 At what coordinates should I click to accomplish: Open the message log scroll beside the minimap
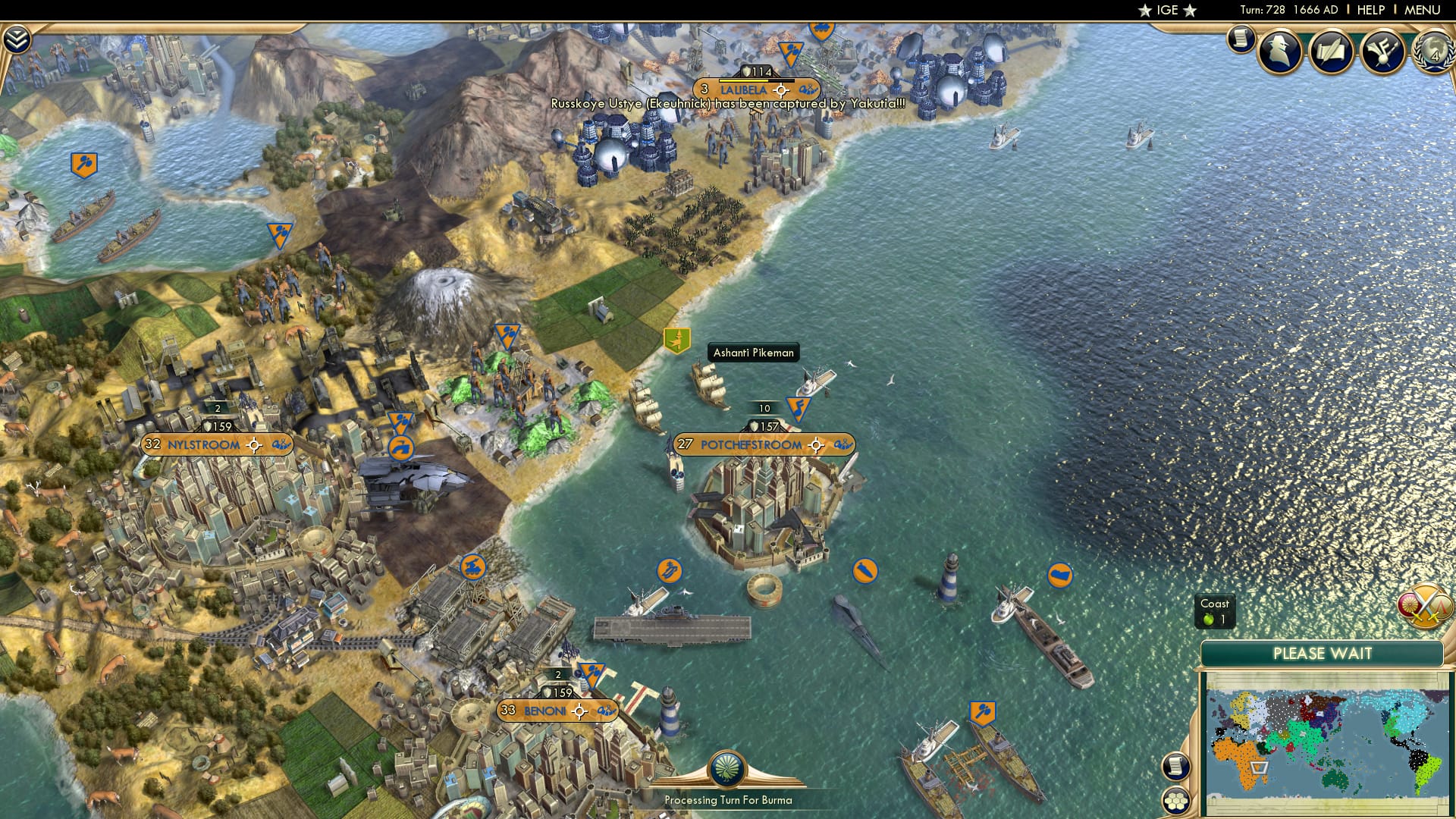1175,767
